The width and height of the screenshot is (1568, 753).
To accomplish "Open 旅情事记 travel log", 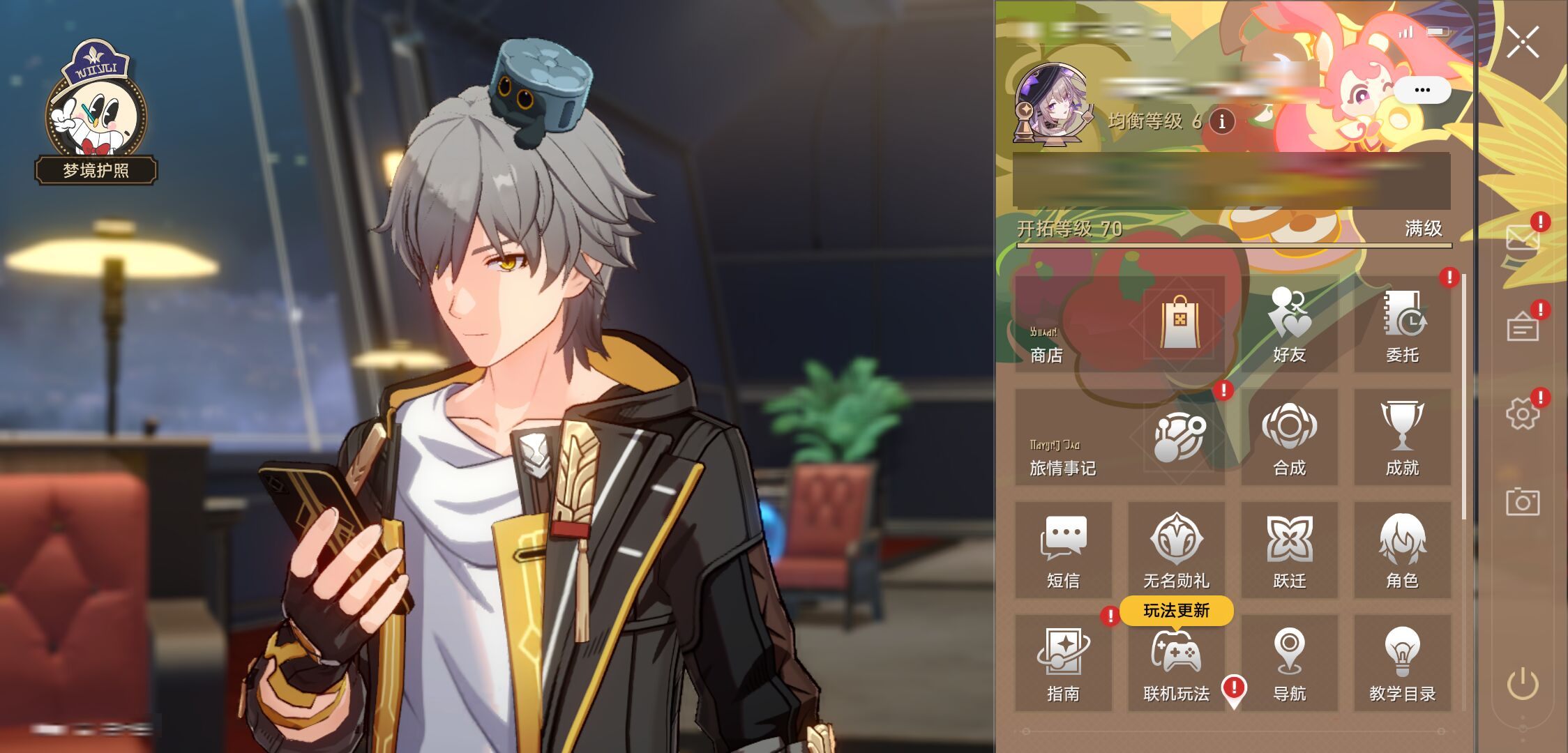I will tap(1120, 437).
